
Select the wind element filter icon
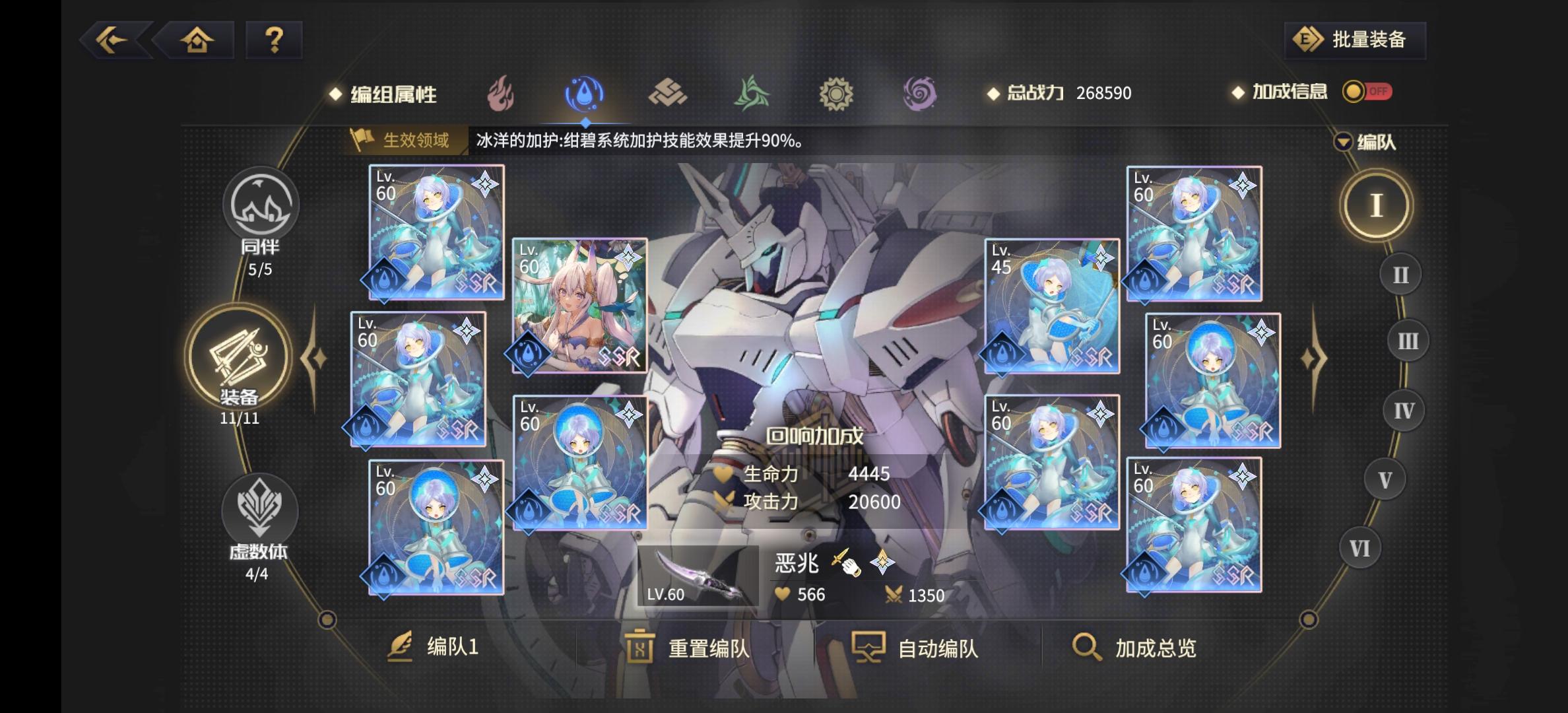(752, 94)
